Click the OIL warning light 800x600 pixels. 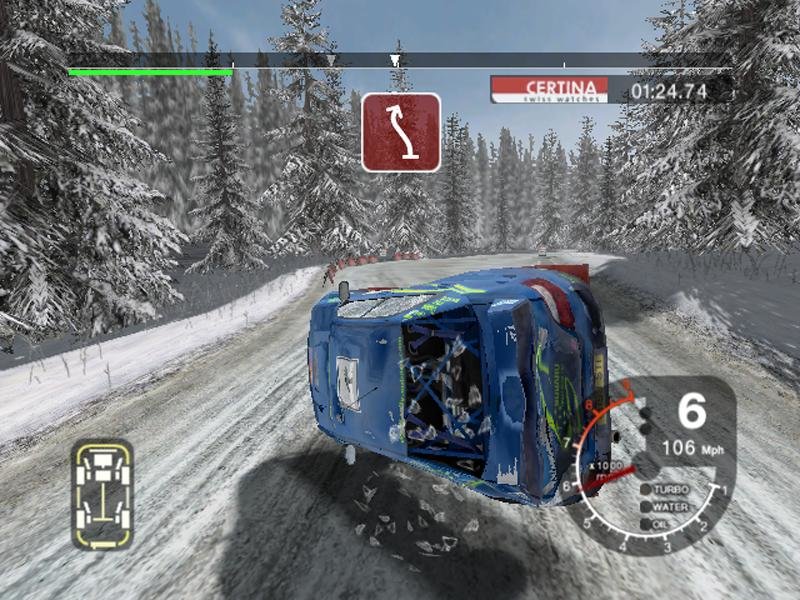point(645,522)
